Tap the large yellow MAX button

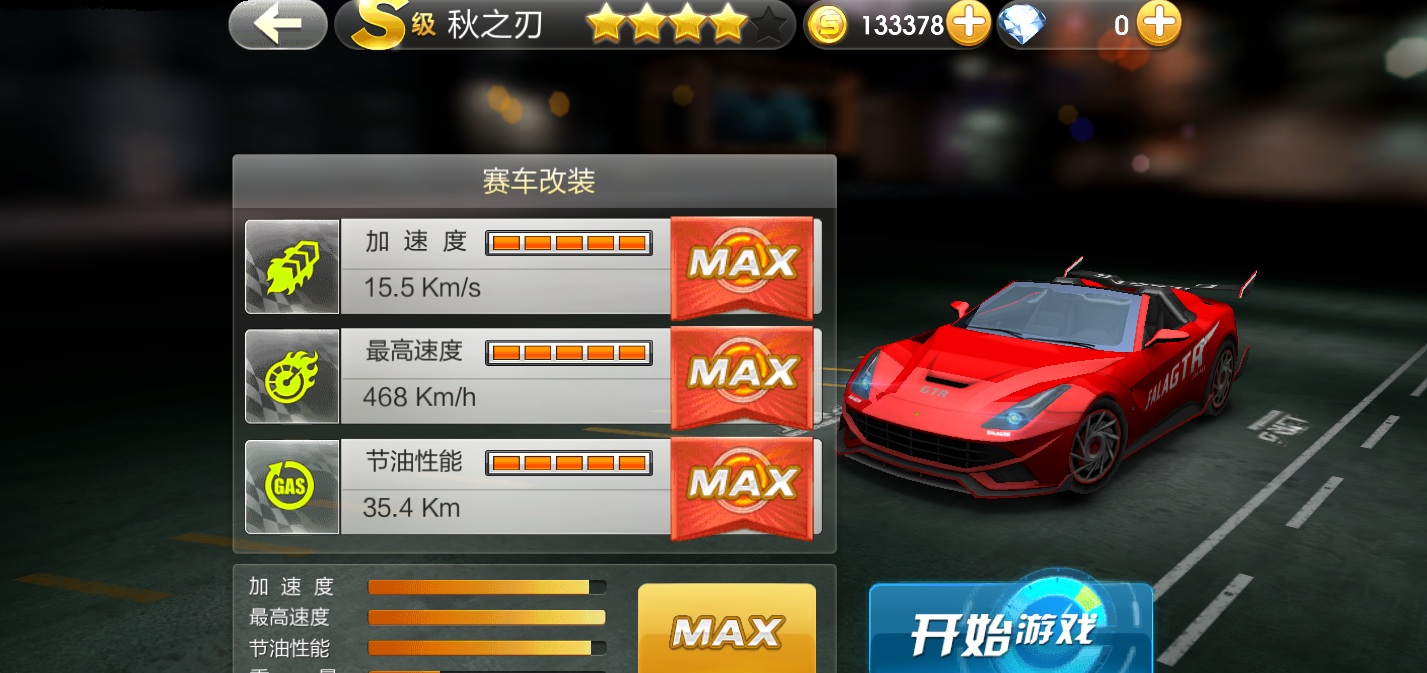coord(727,630)
